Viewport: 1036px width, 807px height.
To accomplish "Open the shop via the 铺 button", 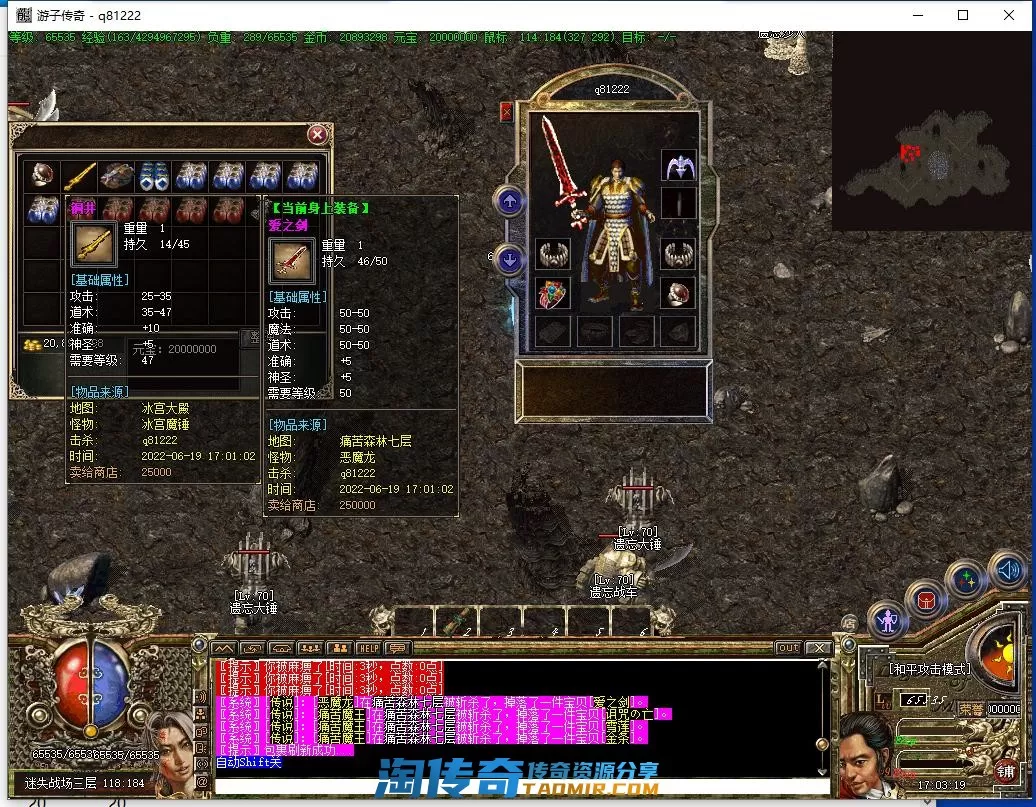I will (1005, 770).
